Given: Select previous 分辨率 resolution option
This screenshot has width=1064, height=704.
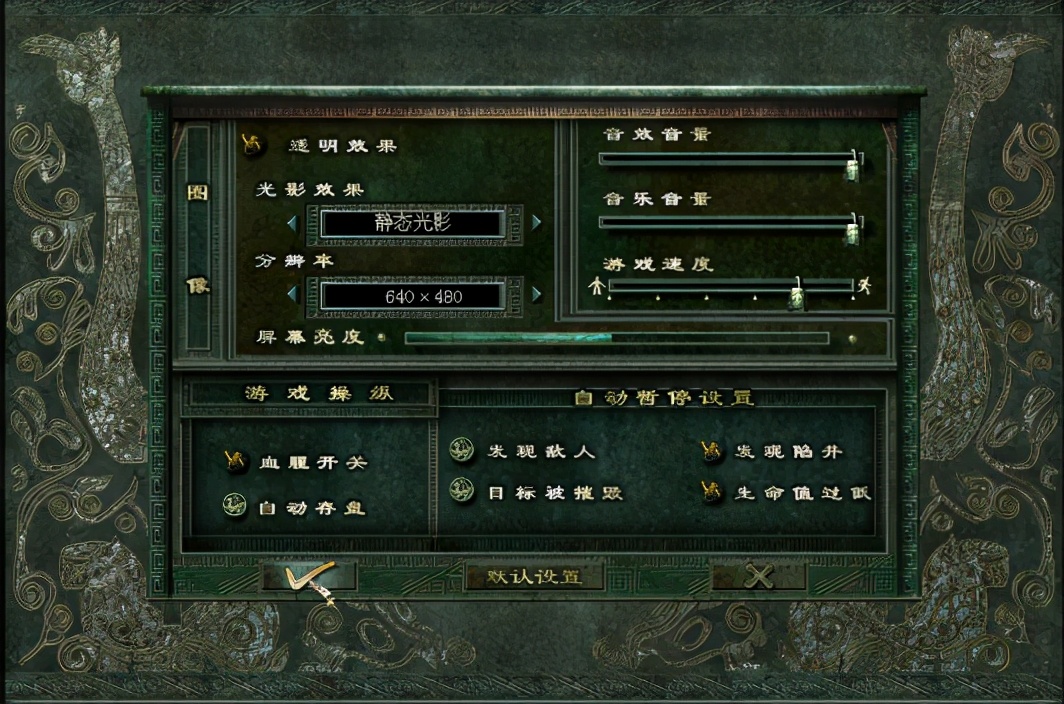Looking at the screenshot, I should tap(292, 294).
